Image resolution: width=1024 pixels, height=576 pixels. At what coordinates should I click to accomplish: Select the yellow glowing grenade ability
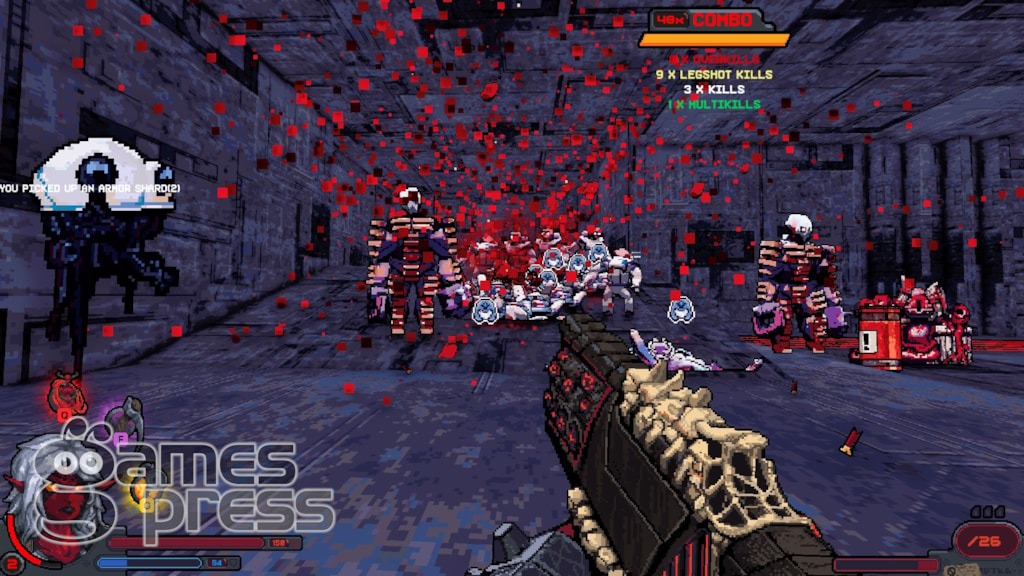(x=140, y=490)
